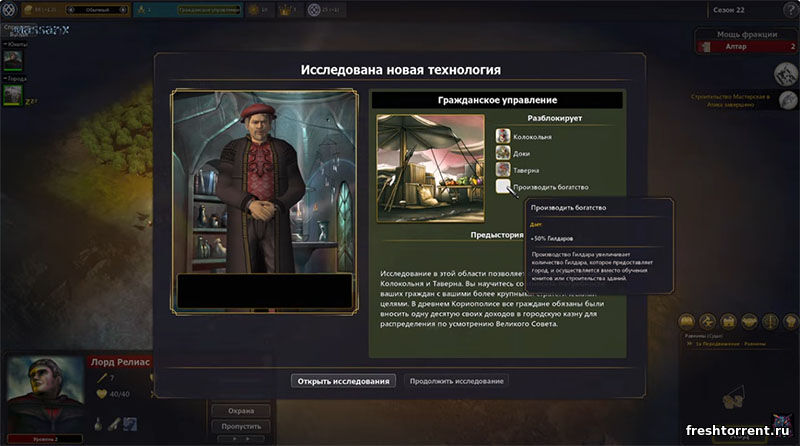800x446 pixels.
Task: Click the Открыть исследования button
Action: [x=344, y=381]
